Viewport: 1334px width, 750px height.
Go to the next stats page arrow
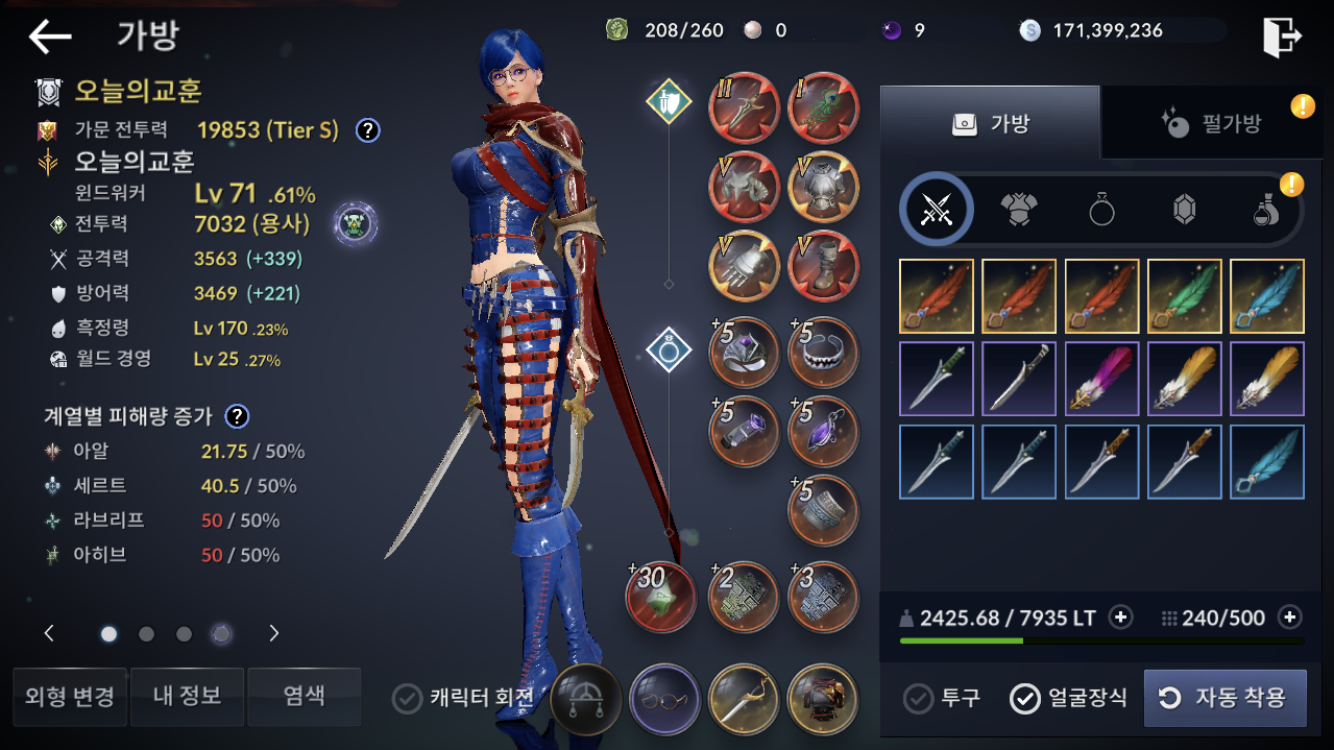pos(274,633)
